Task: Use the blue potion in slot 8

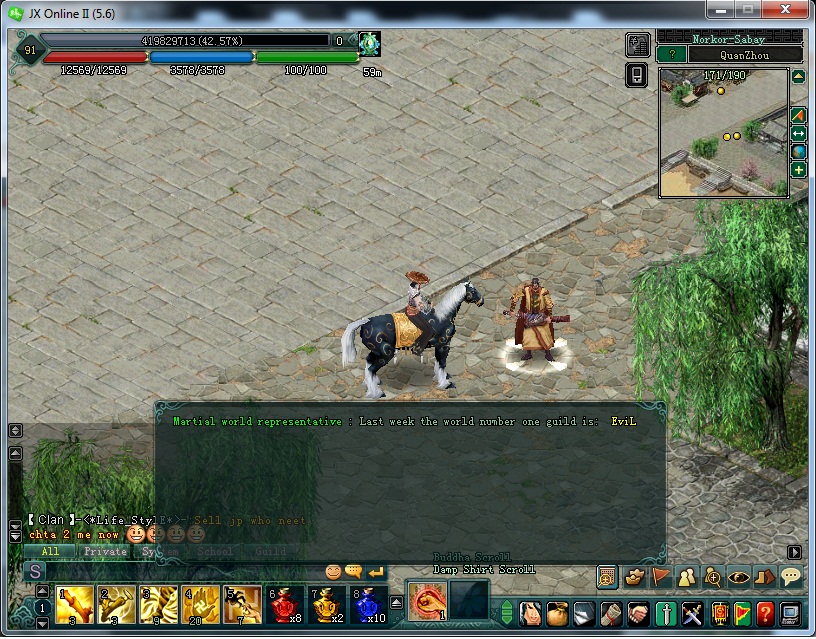Action: pos(369,605)
